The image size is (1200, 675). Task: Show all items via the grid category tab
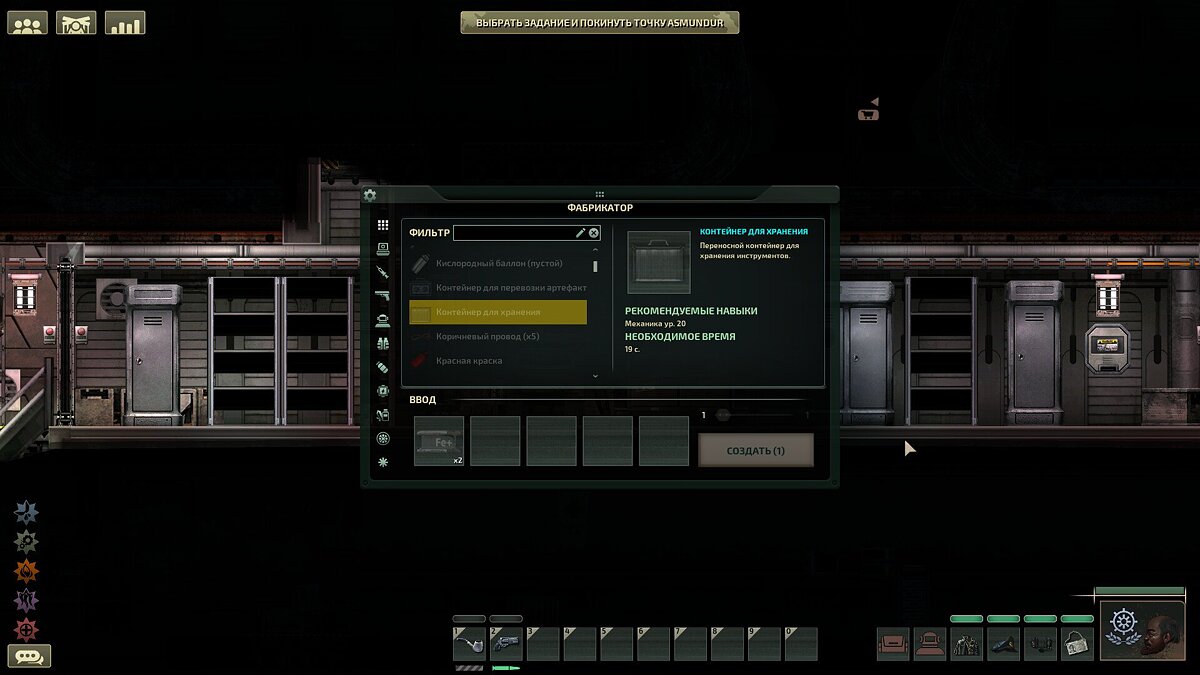(382, 225)
